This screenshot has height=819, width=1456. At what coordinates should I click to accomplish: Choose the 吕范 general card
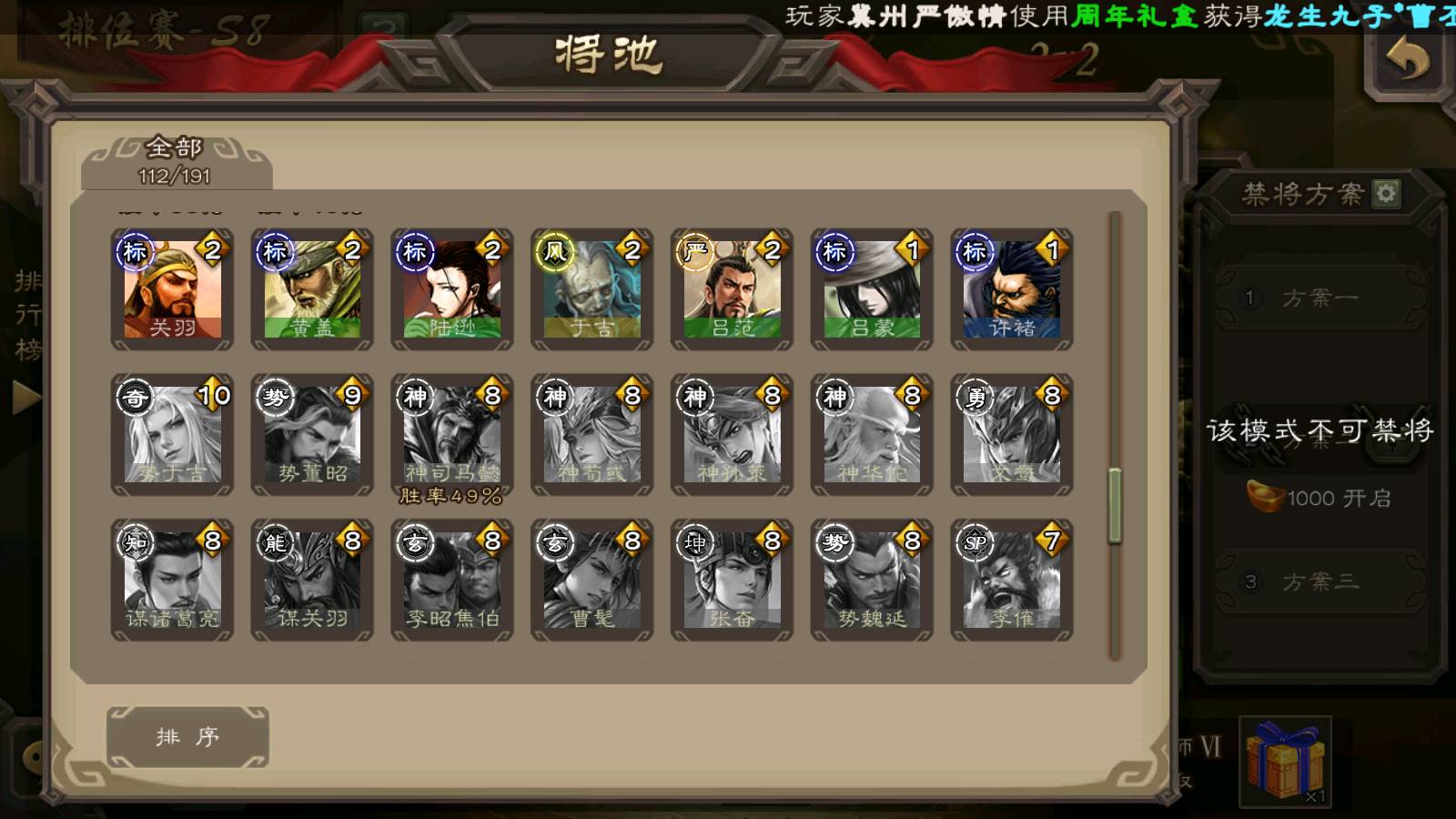pyautogui.click(x=733, y=289)
